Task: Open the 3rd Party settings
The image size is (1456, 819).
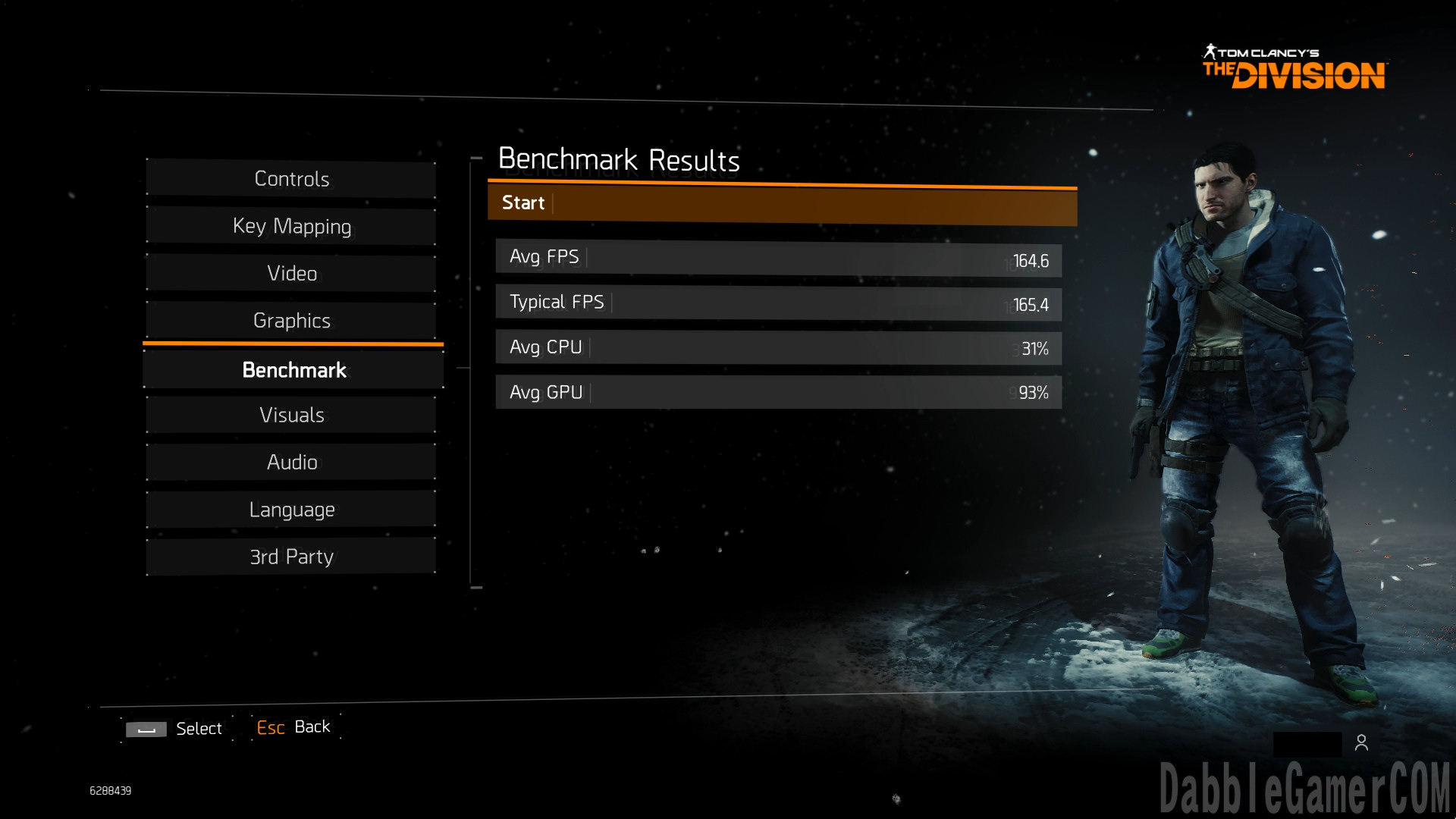Action: [x=291, y=557]
